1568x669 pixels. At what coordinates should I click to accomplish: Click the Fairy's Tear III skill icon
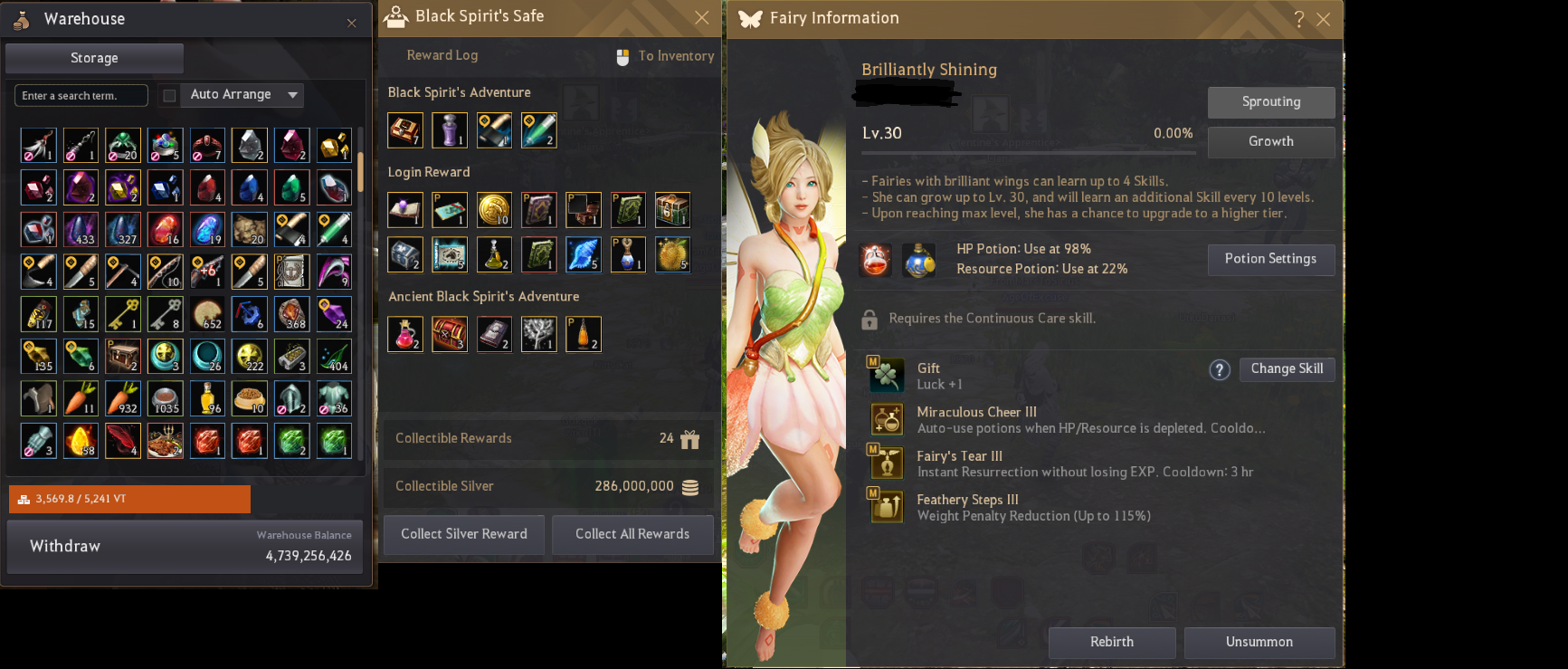pyautogui.click(x=887, y=462)
